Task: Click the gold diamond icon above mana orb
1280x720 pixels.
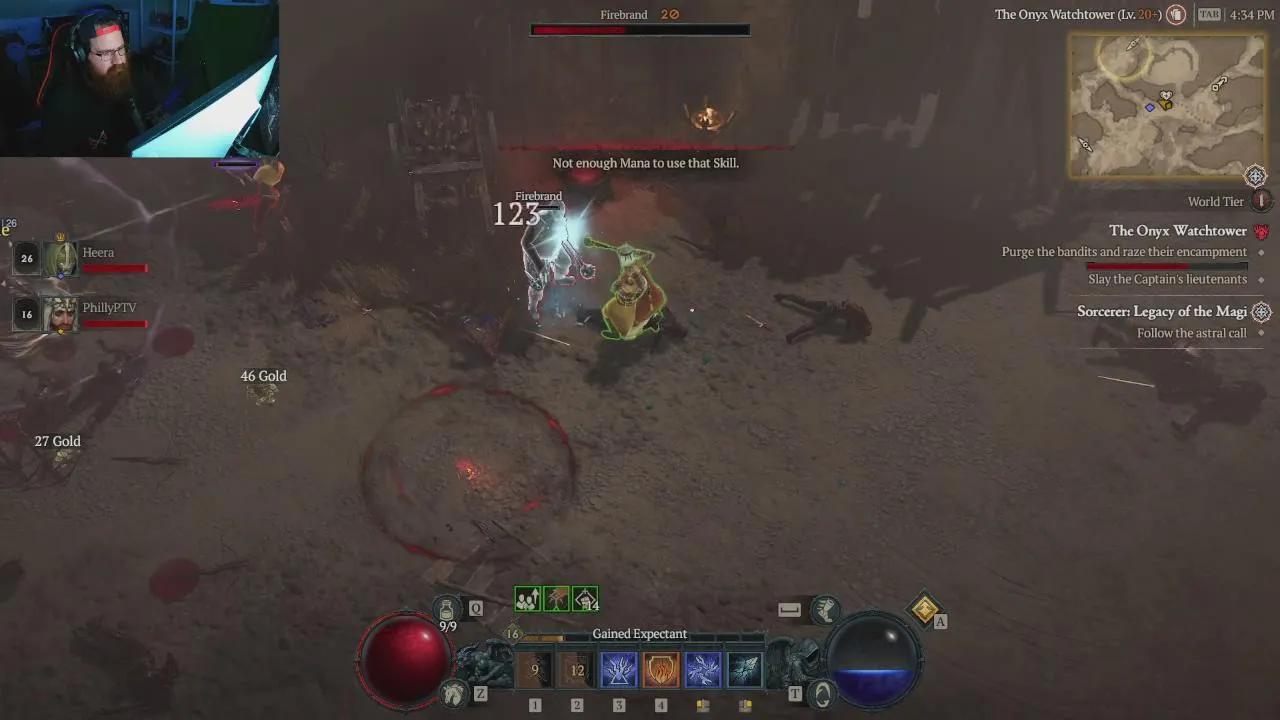Action: (925, 608)
